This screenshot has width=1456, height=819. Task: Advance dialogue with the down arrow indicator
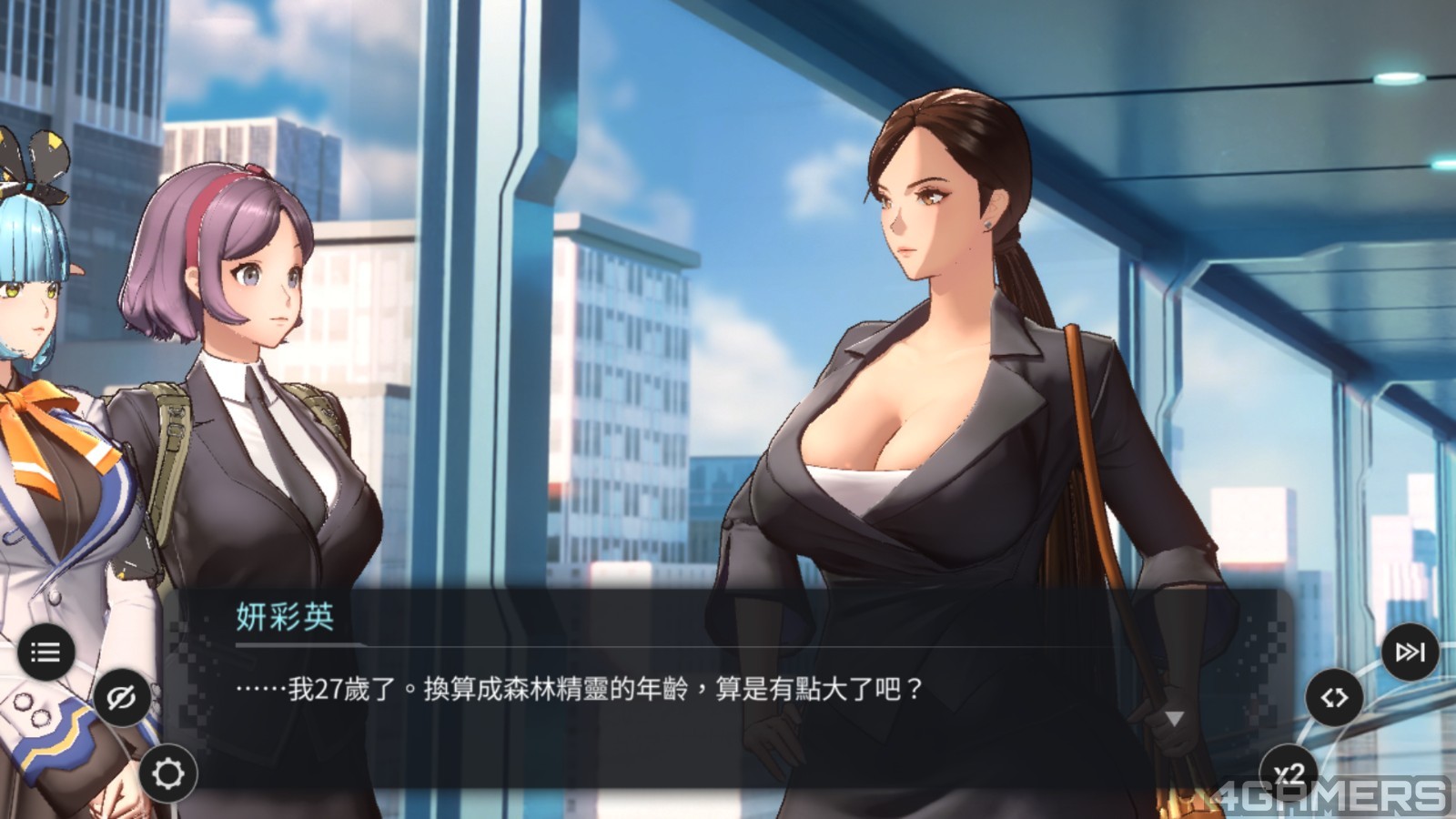click(x=1175, y=719)
